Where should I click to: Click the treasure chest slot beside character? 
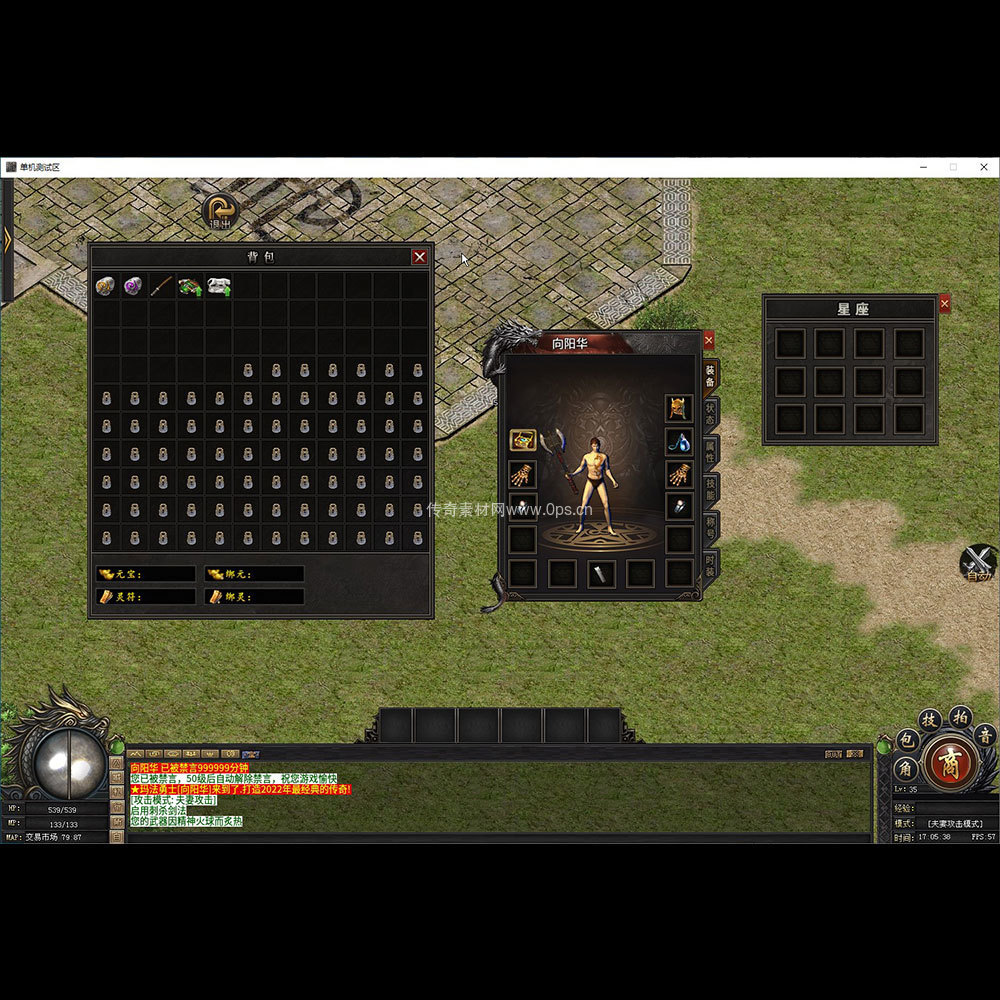click(x=522, y=440)
